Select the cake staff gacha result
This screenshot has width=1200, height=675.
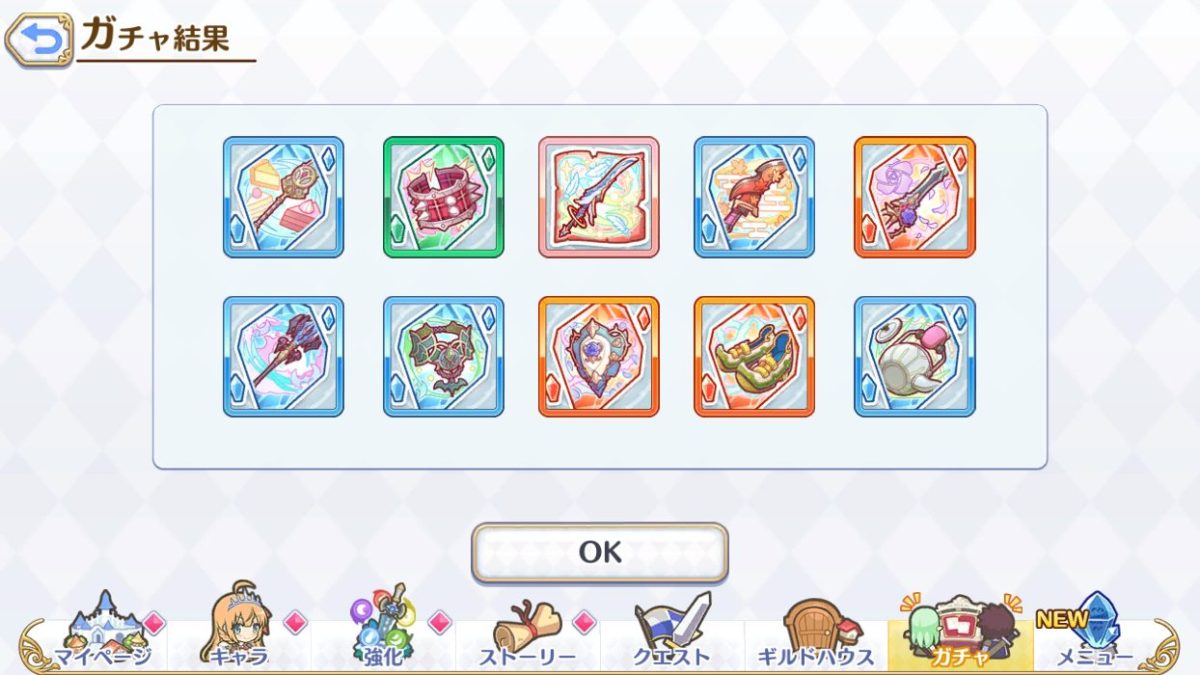(283, 197)
